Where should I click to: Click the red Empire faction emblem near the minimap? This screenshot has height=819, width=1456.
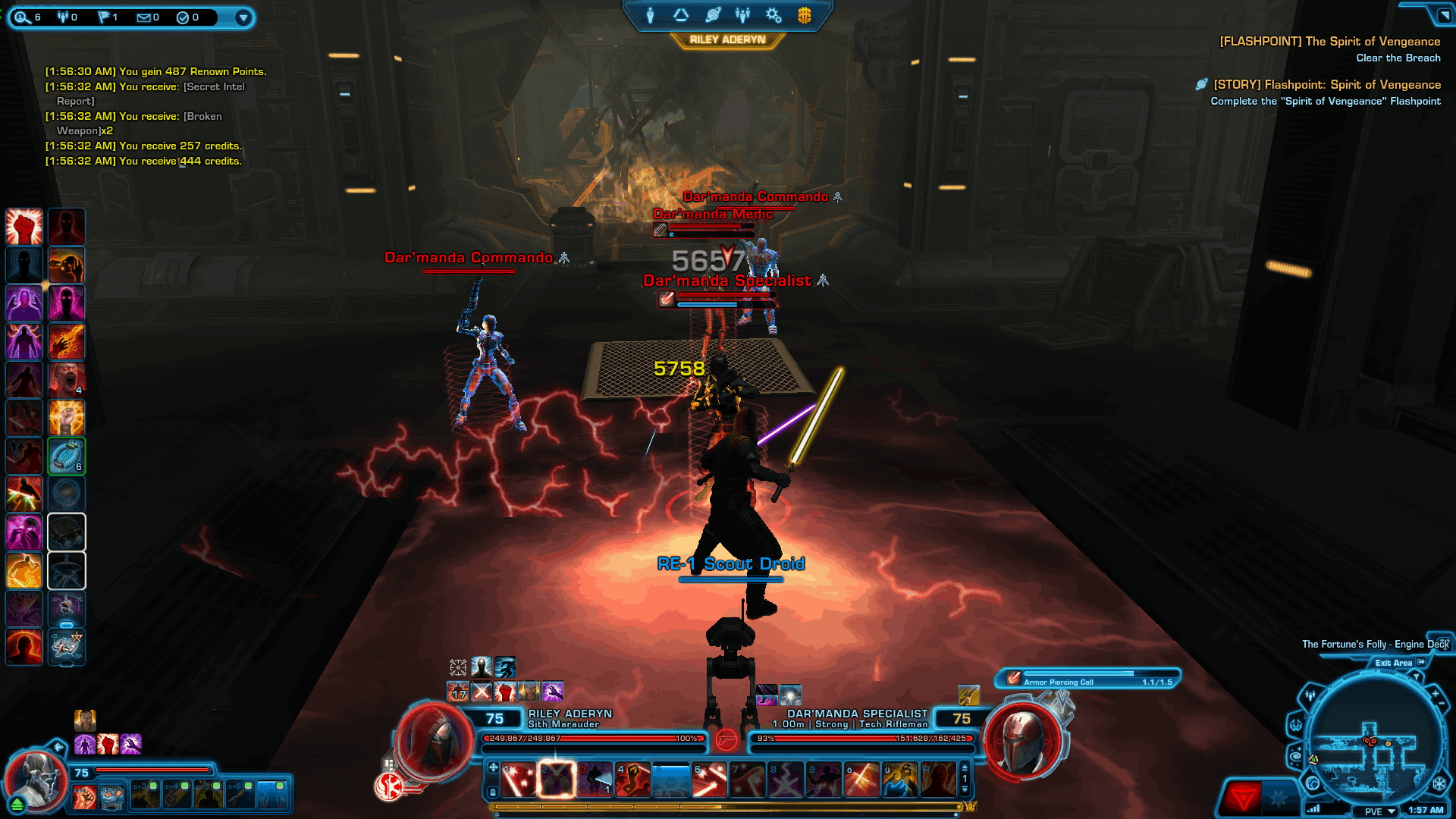[x=1244, y=798]
